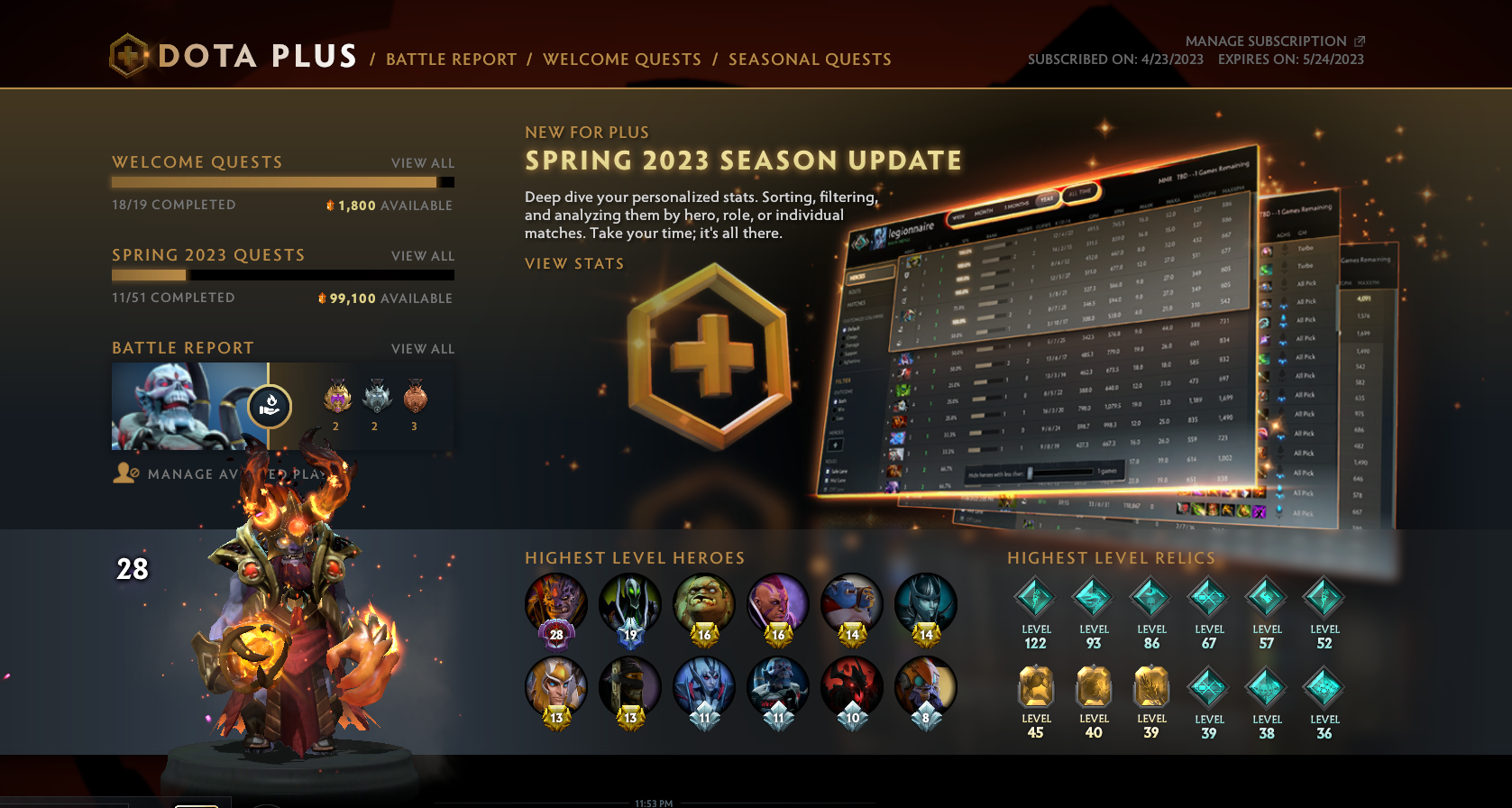Switch to Seasonal Quests section

(808, 60)
